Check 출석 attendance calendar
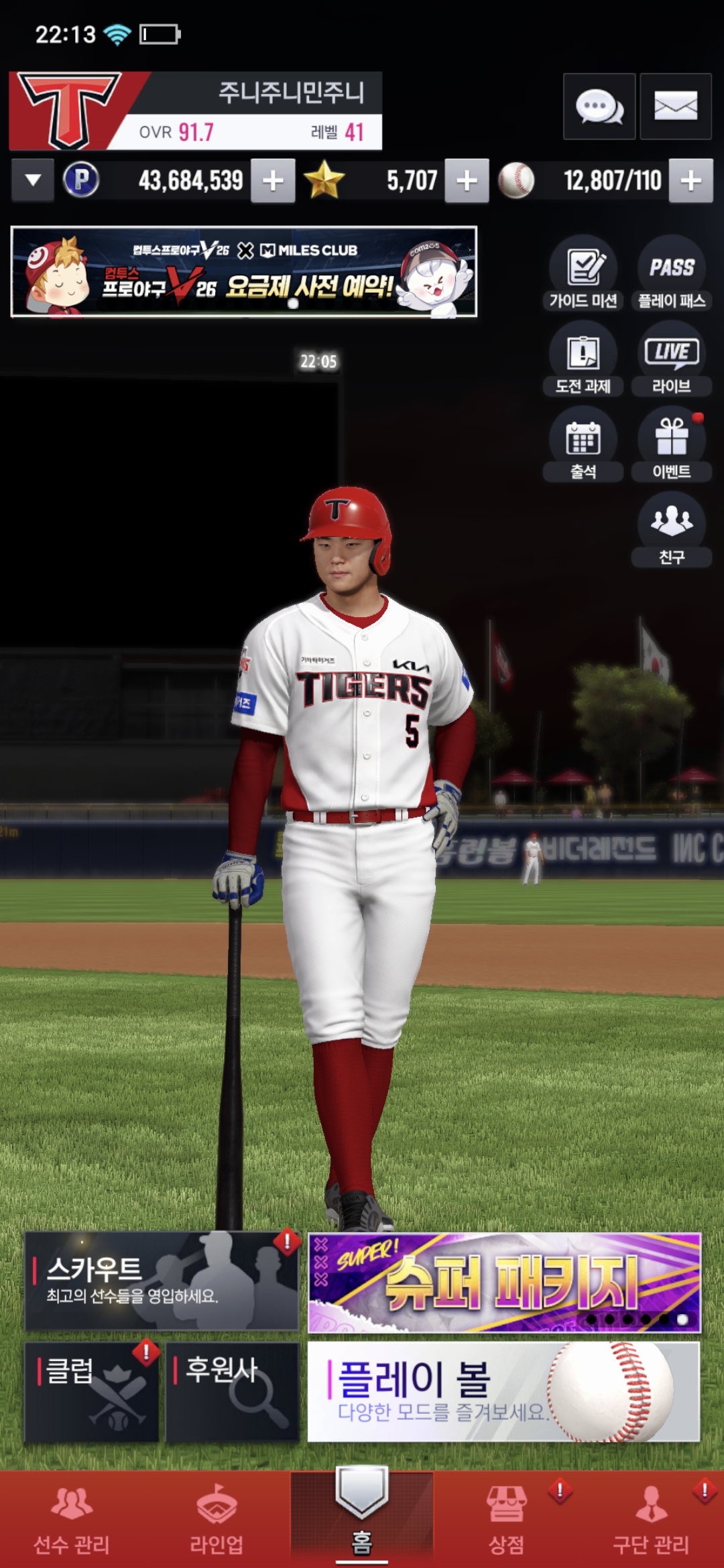 [583, 444]
